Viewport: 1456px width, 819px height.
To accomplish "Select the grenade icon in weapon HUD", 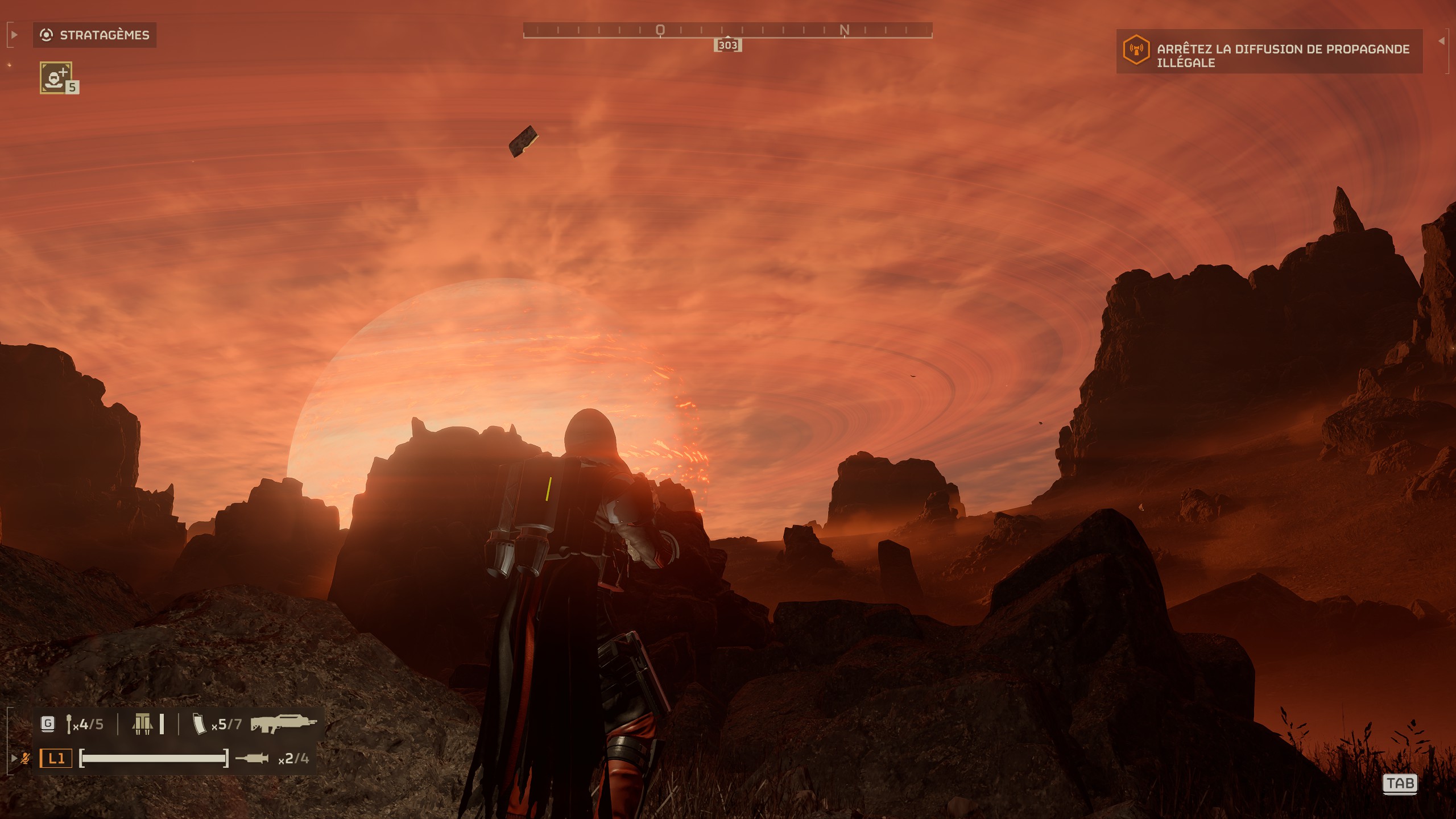I will point(69,724).
